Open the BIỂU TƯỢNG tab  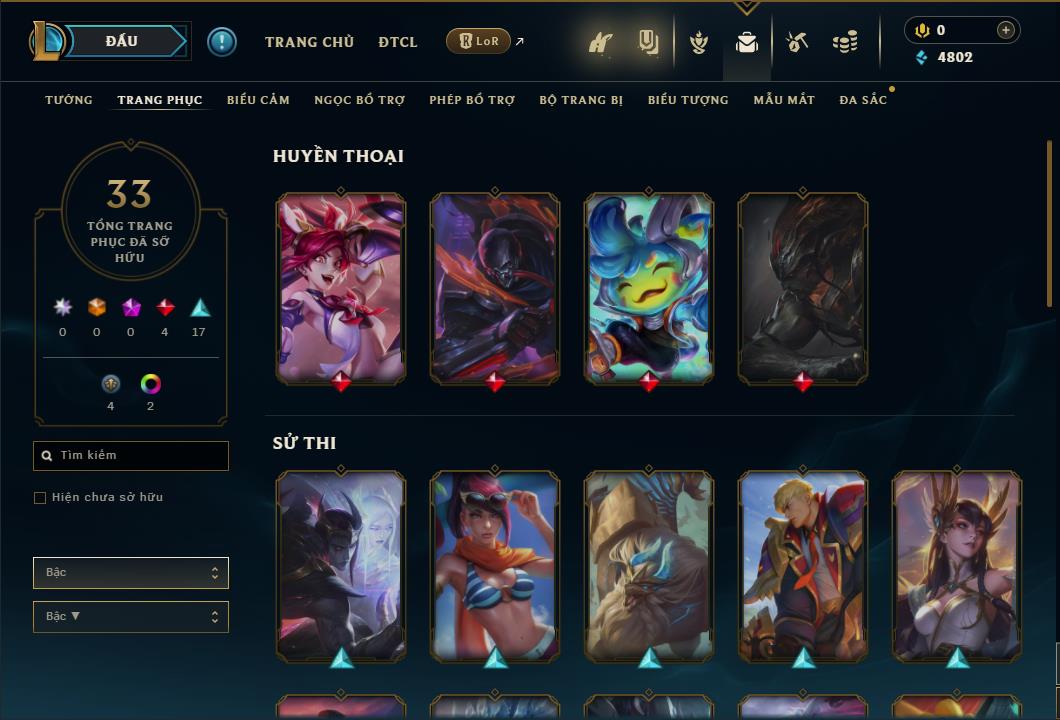(x=688, y=100)
